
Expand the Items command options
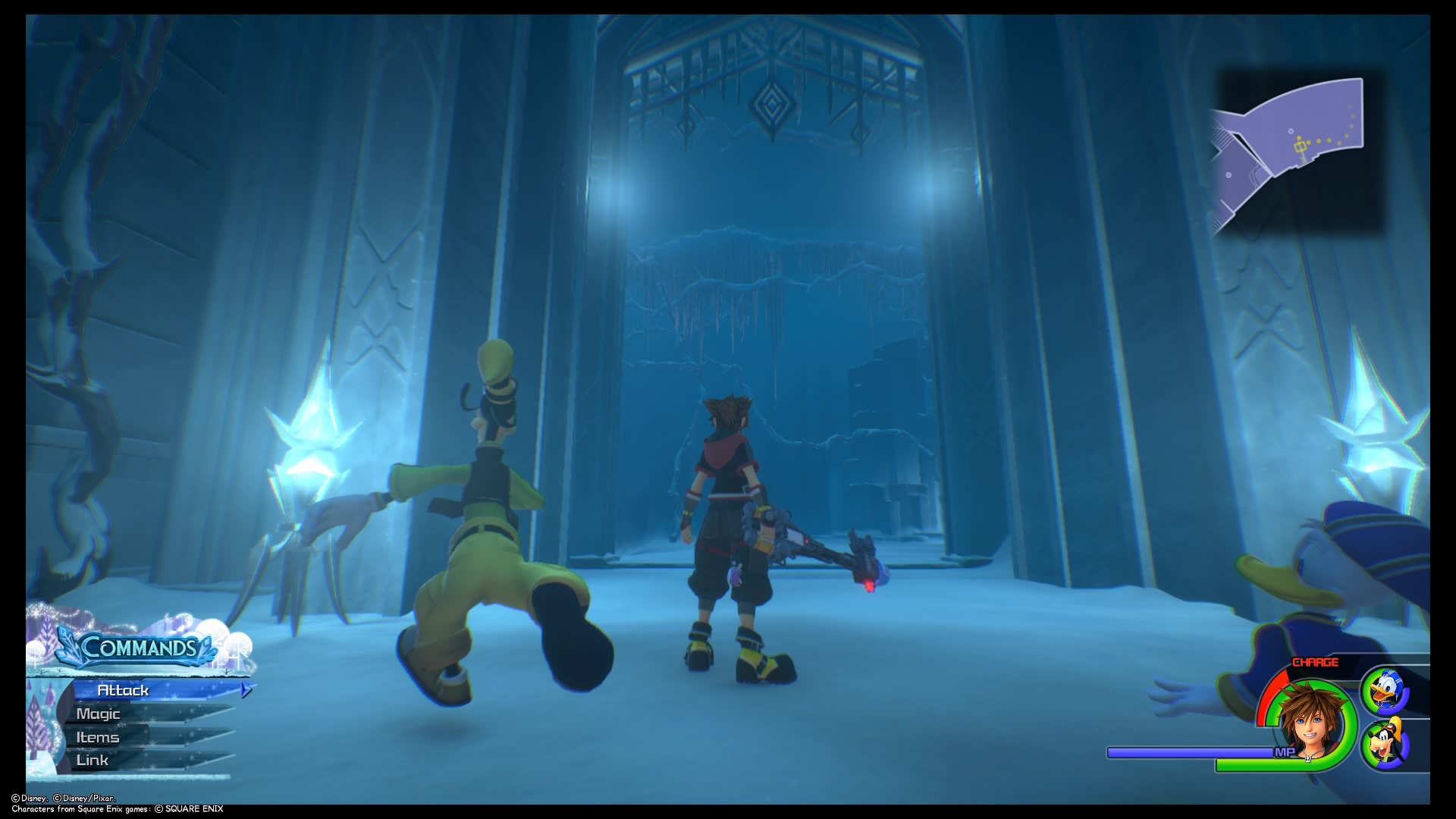tap(97, 737)
